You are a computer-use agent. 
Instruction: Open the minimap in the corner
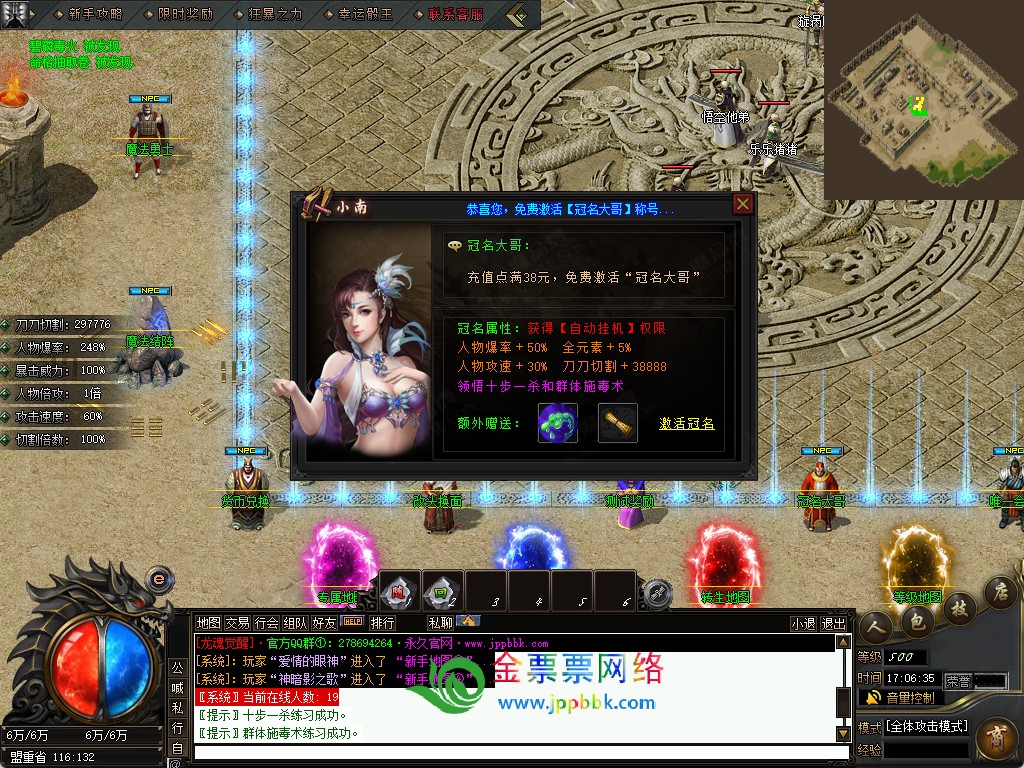click(923, 98)
